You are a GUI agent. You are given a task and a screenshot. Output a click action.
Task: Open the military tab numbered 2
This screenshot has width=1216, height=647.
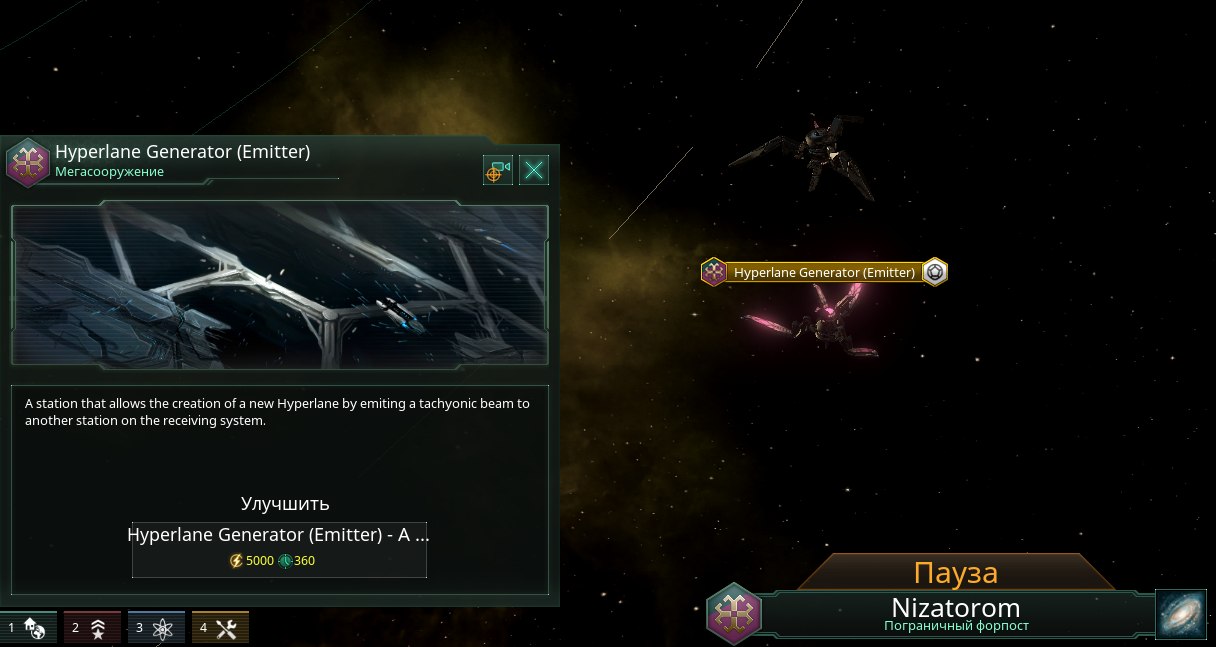click(x=92, y=628)
